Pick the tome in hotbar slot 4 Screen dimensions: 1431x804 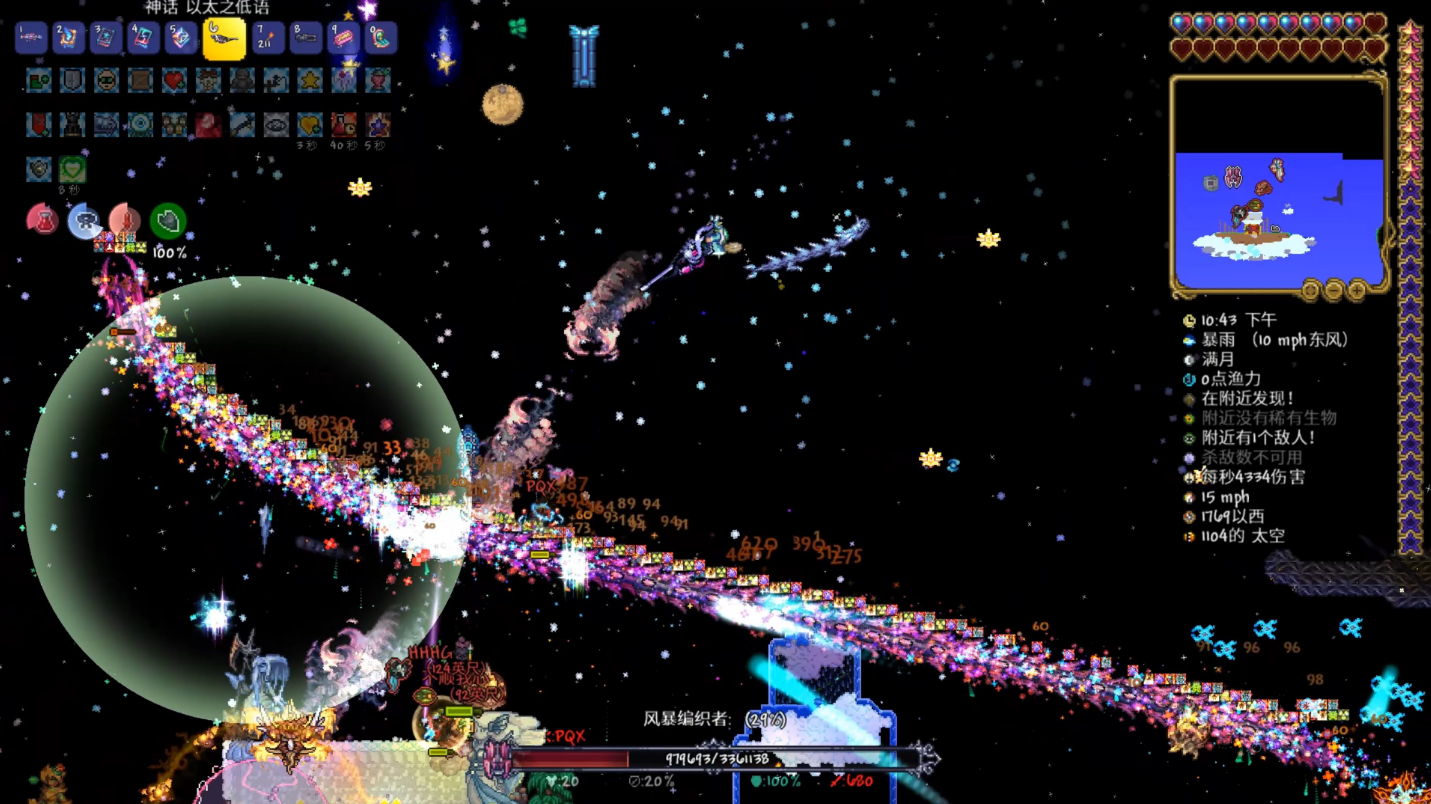point(144,39)
